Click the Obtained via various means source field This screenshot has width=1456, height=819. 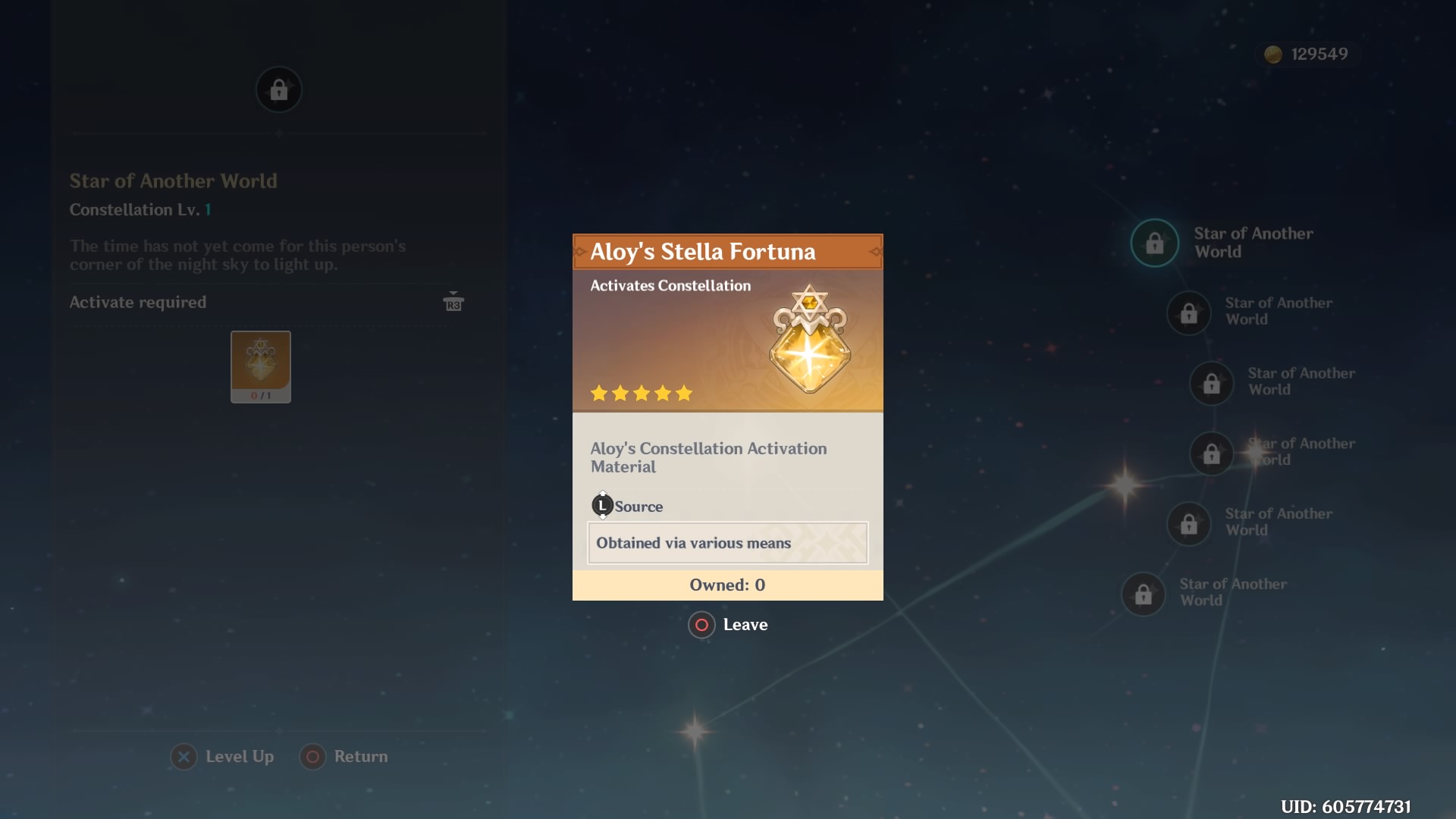[726, 543]
